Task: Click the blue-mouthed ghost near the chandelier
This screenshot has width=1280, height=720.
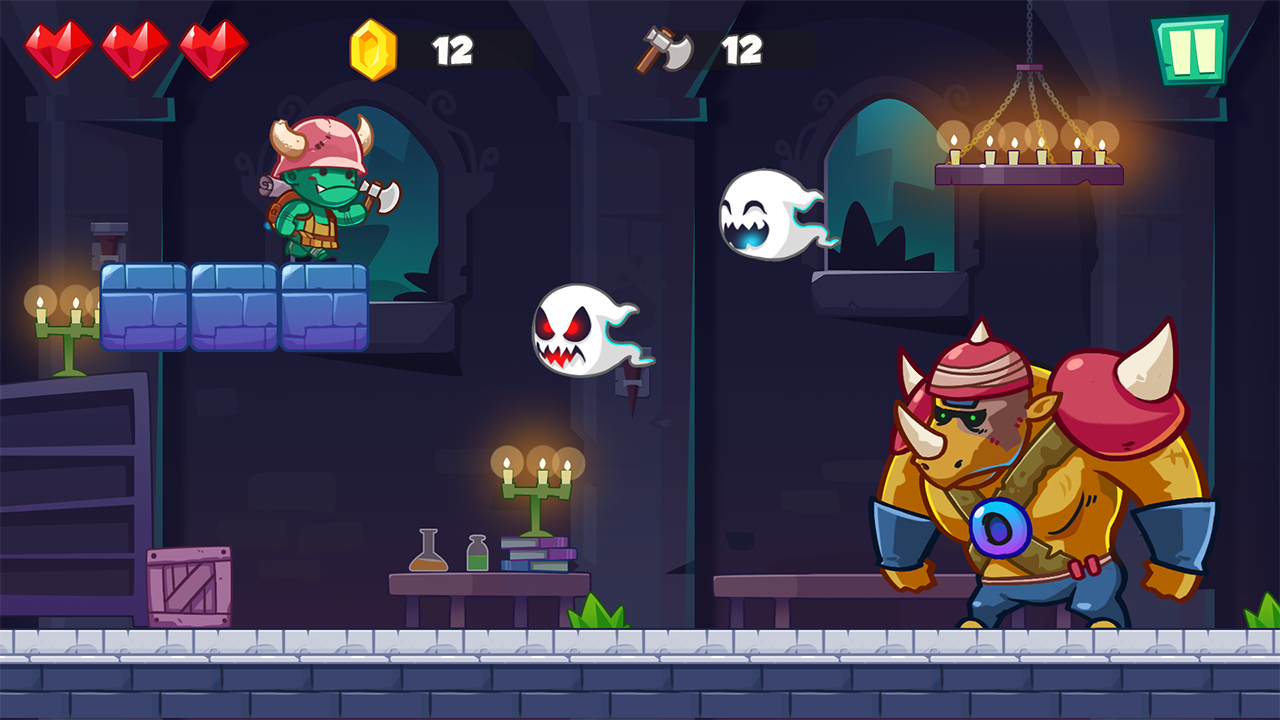Action: pos(765,210)
